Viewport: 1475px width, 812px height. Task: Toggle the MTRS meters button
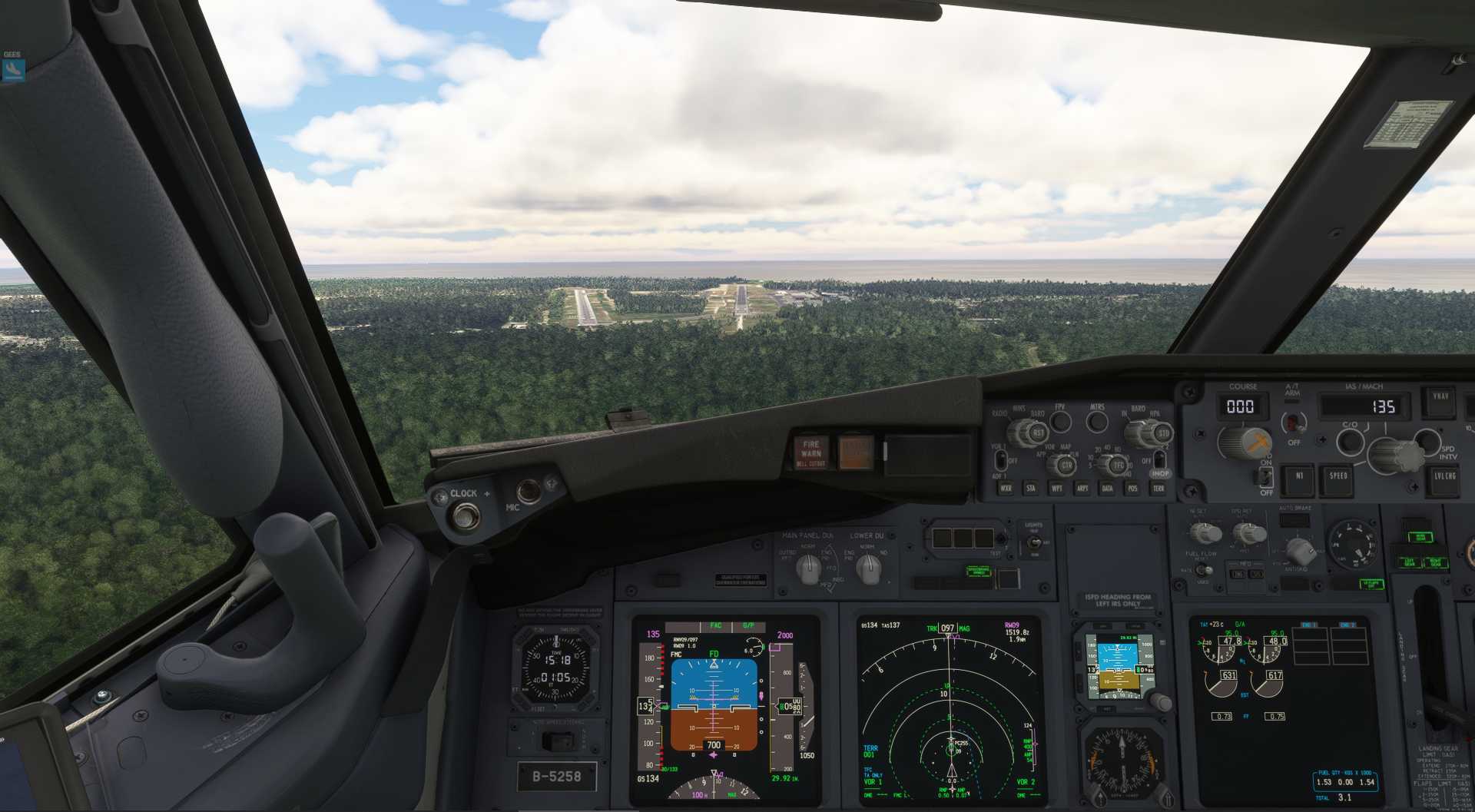pyautogui.click(x=1097, y=421)
